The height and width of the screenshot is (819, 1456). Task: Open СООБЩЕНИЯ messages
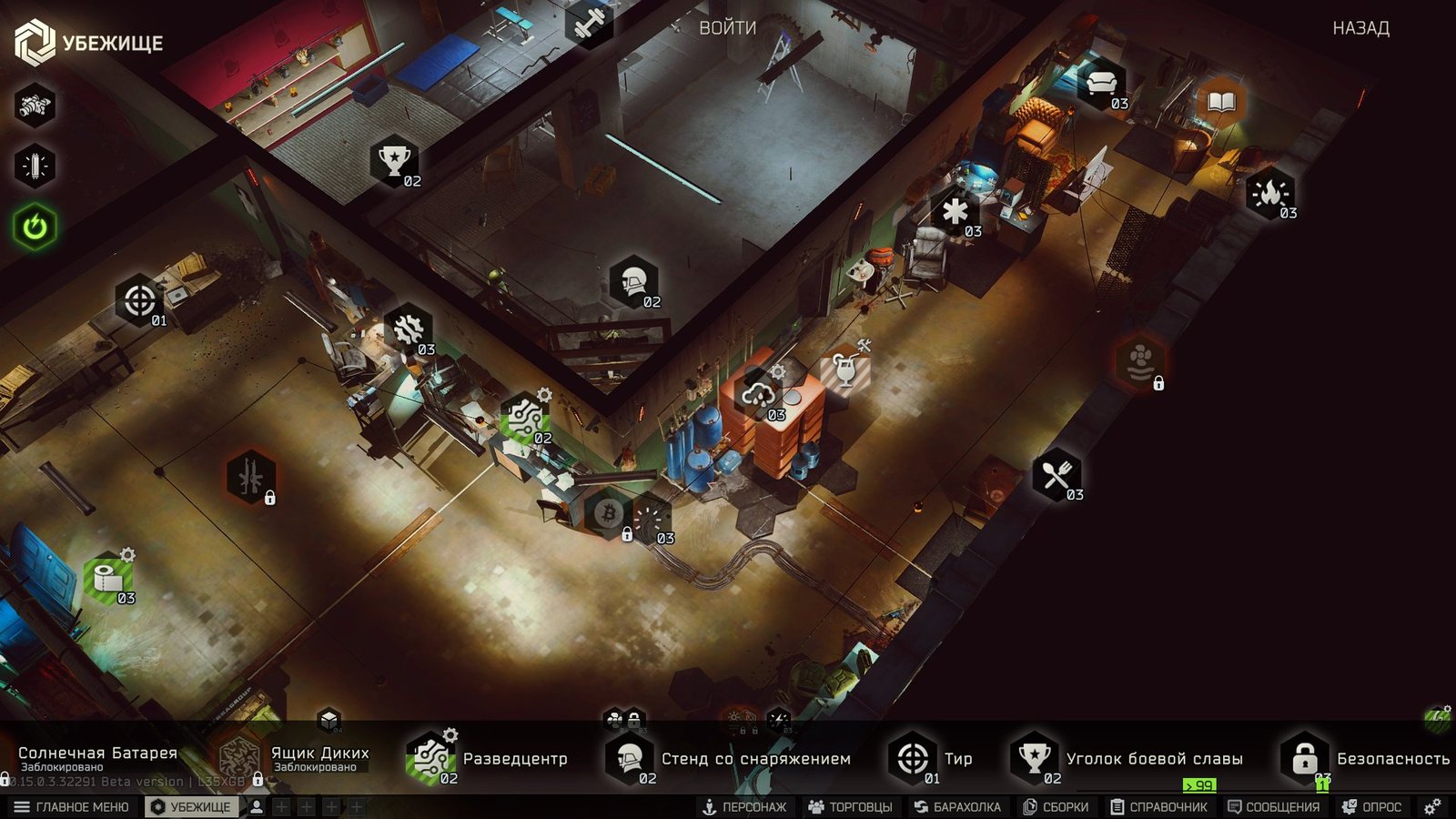1273,807
